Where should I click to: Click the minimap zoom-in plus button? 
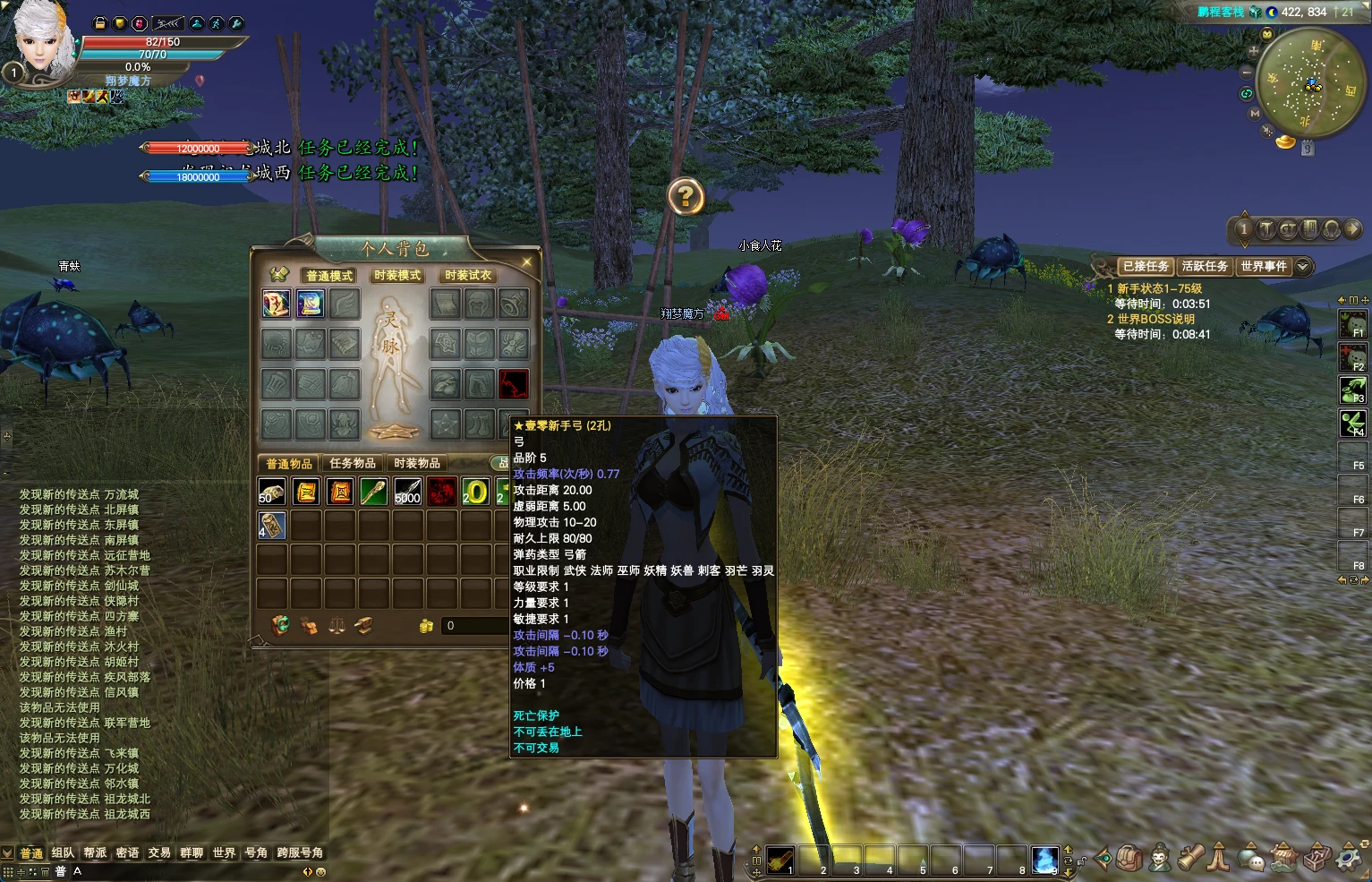pos(1254,51)
